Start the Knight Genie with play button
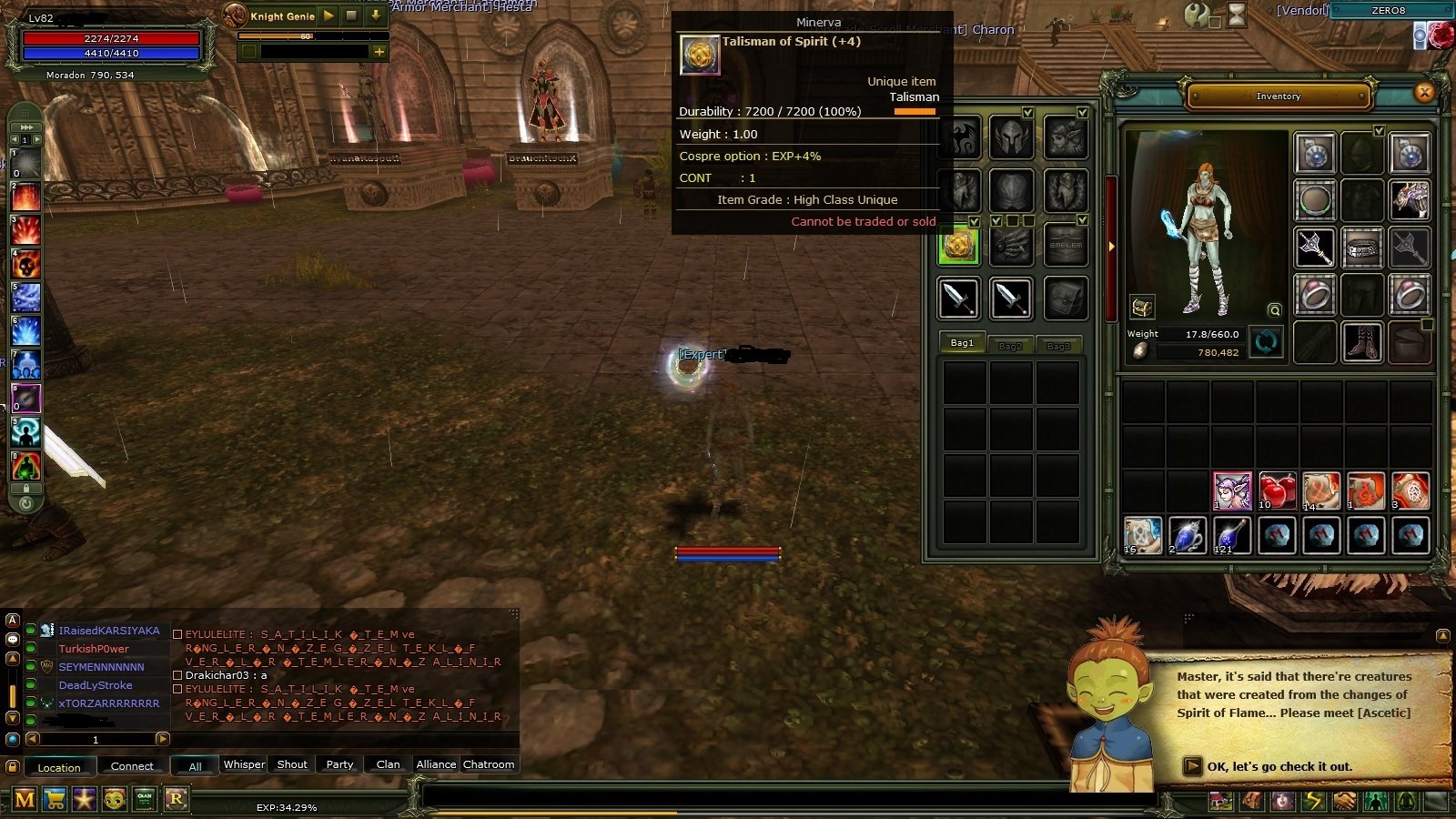This screenshot has height=819, width=1456. (x=329, y=15)
